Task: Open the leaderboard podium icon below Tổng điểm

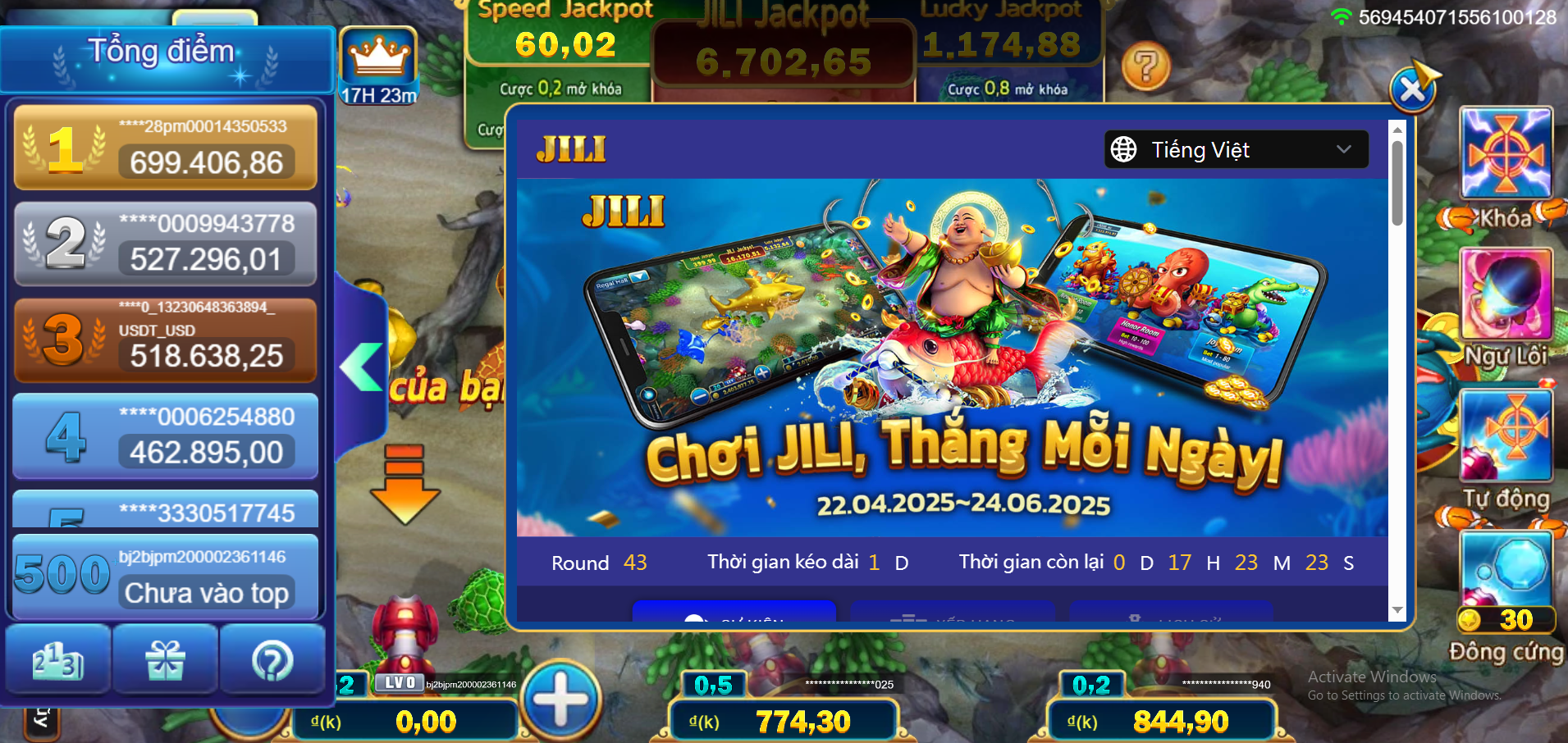Action: point(56,659)
